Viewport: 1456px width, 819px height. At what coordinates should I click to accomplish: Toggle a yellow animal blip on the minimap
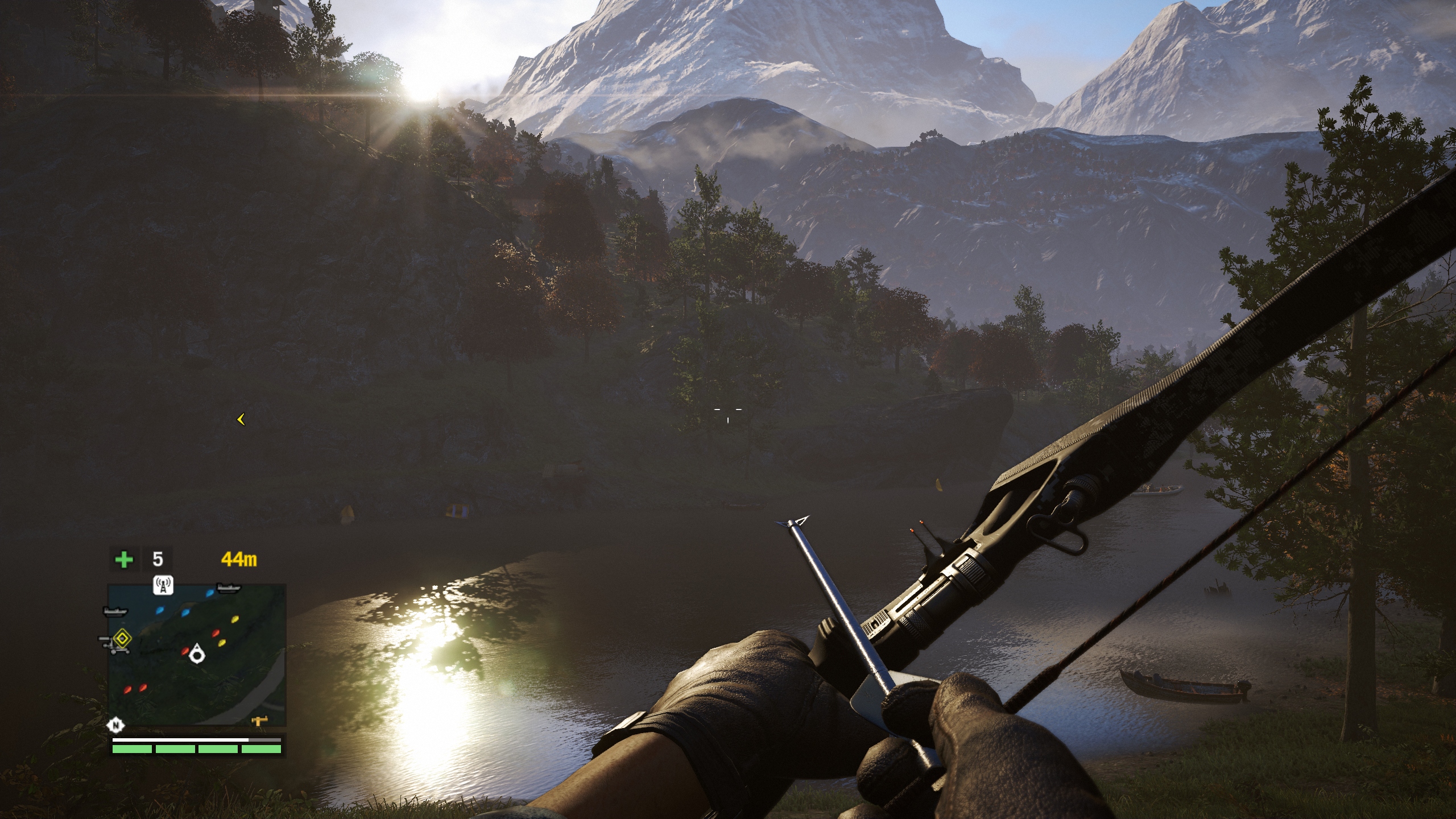point(235,619)
